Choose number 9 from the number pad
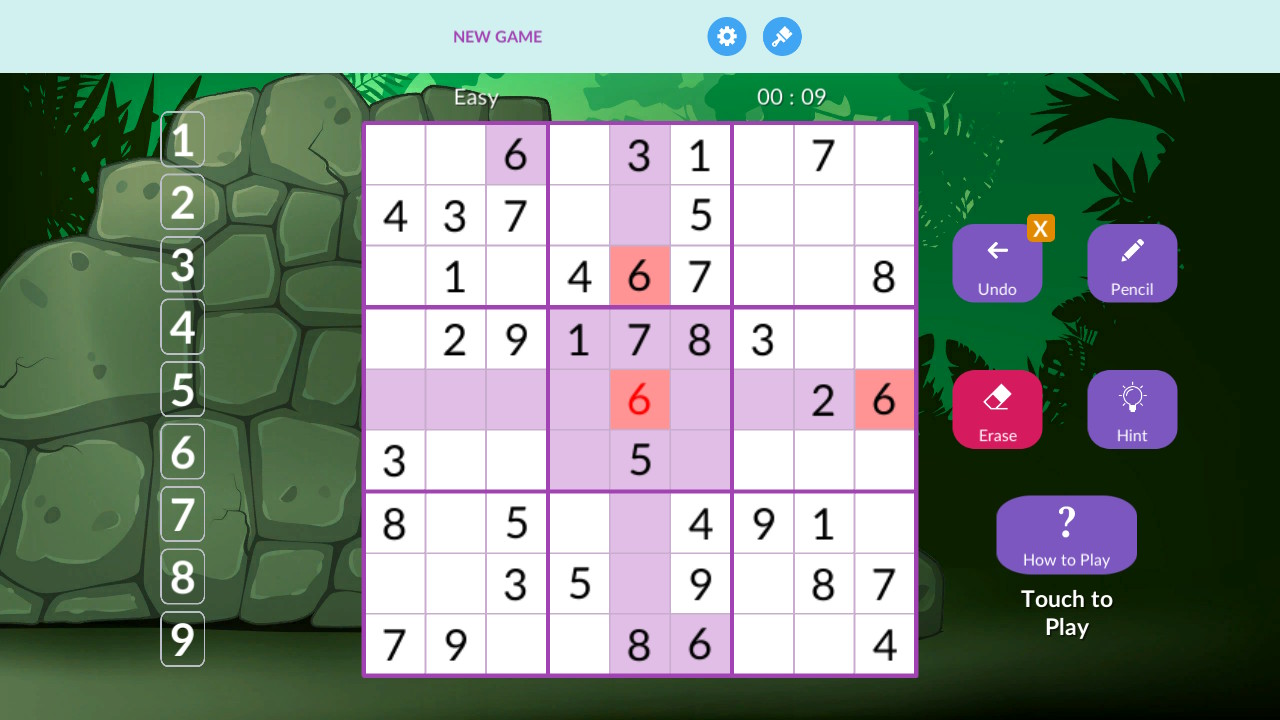The width and height of the screenshot is (1280, 720). click(182, 639)
